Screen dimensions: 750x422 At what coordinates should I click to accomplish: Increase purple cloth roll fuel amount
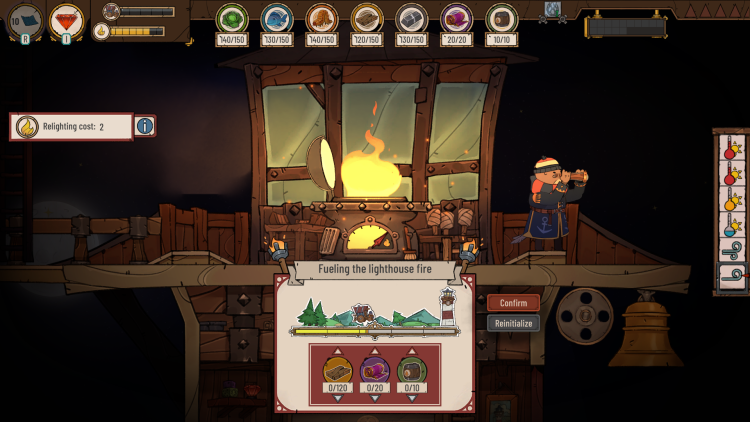click(375, 351)
